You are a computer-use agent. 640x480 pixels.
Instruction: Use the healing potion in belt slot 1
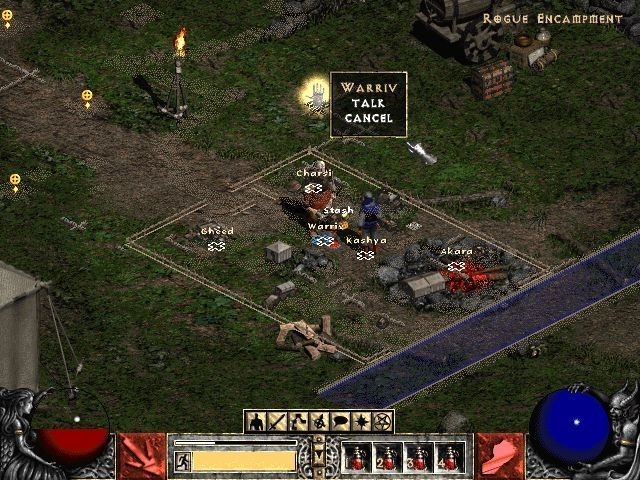click(x=355, y=458)
